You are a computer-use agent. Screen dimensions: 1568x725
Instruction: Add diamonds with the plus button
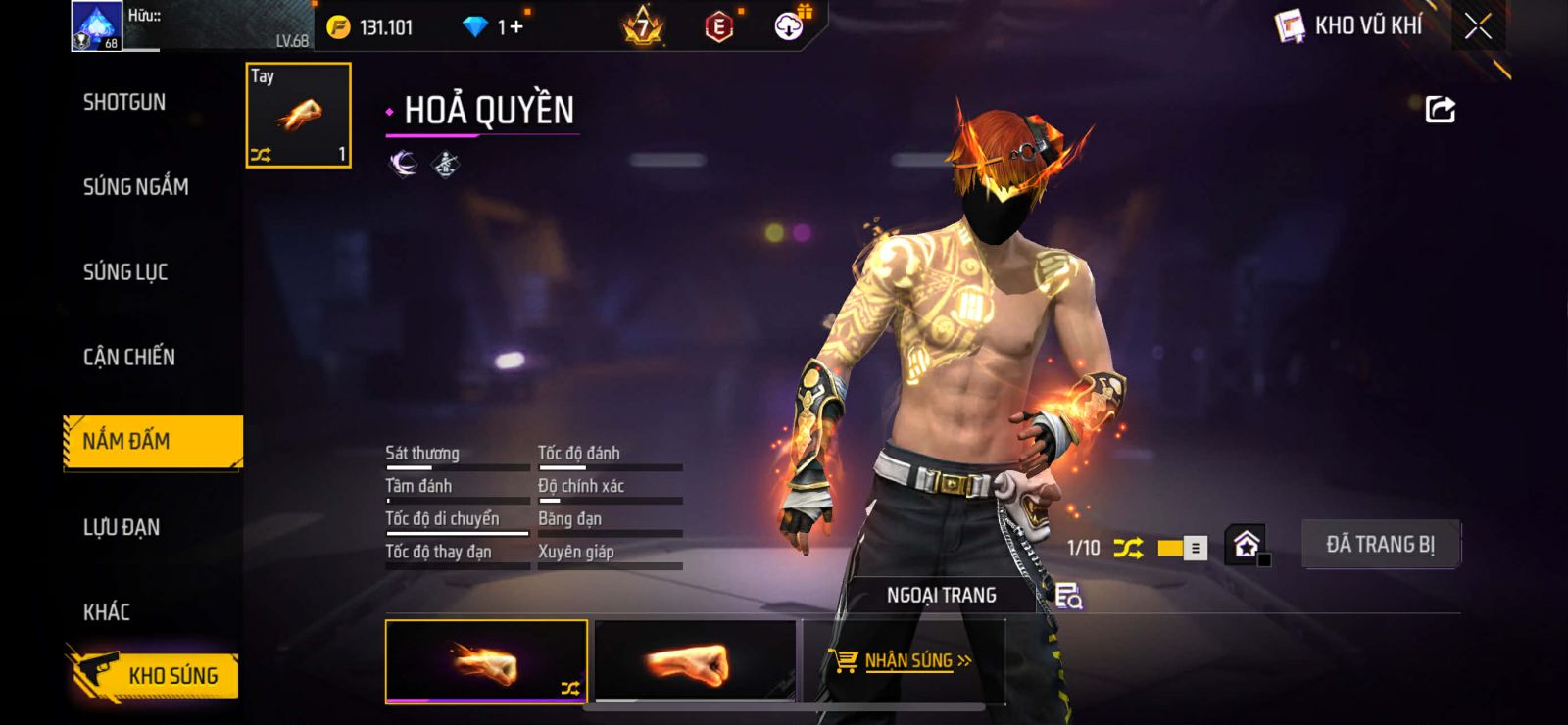[x=516, y=27]
